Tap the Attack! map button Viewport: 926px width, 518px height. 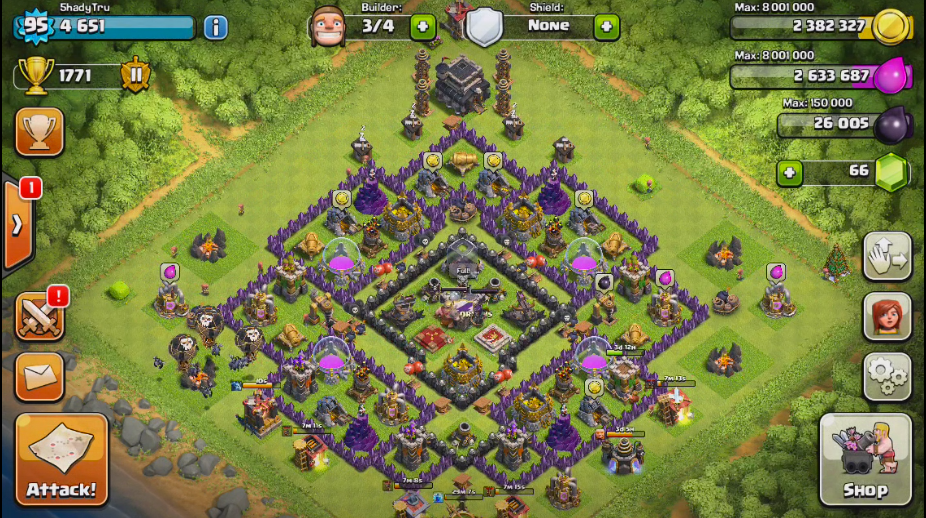(x=61, y=459)
